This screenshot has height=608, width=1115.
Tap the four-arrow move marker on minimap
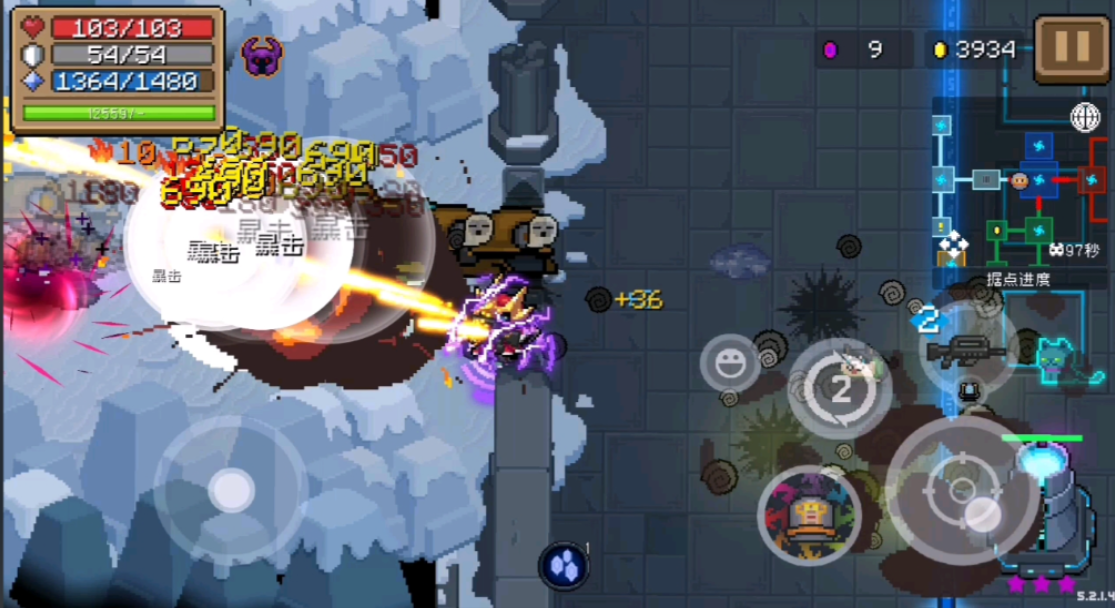click(952, 243)
